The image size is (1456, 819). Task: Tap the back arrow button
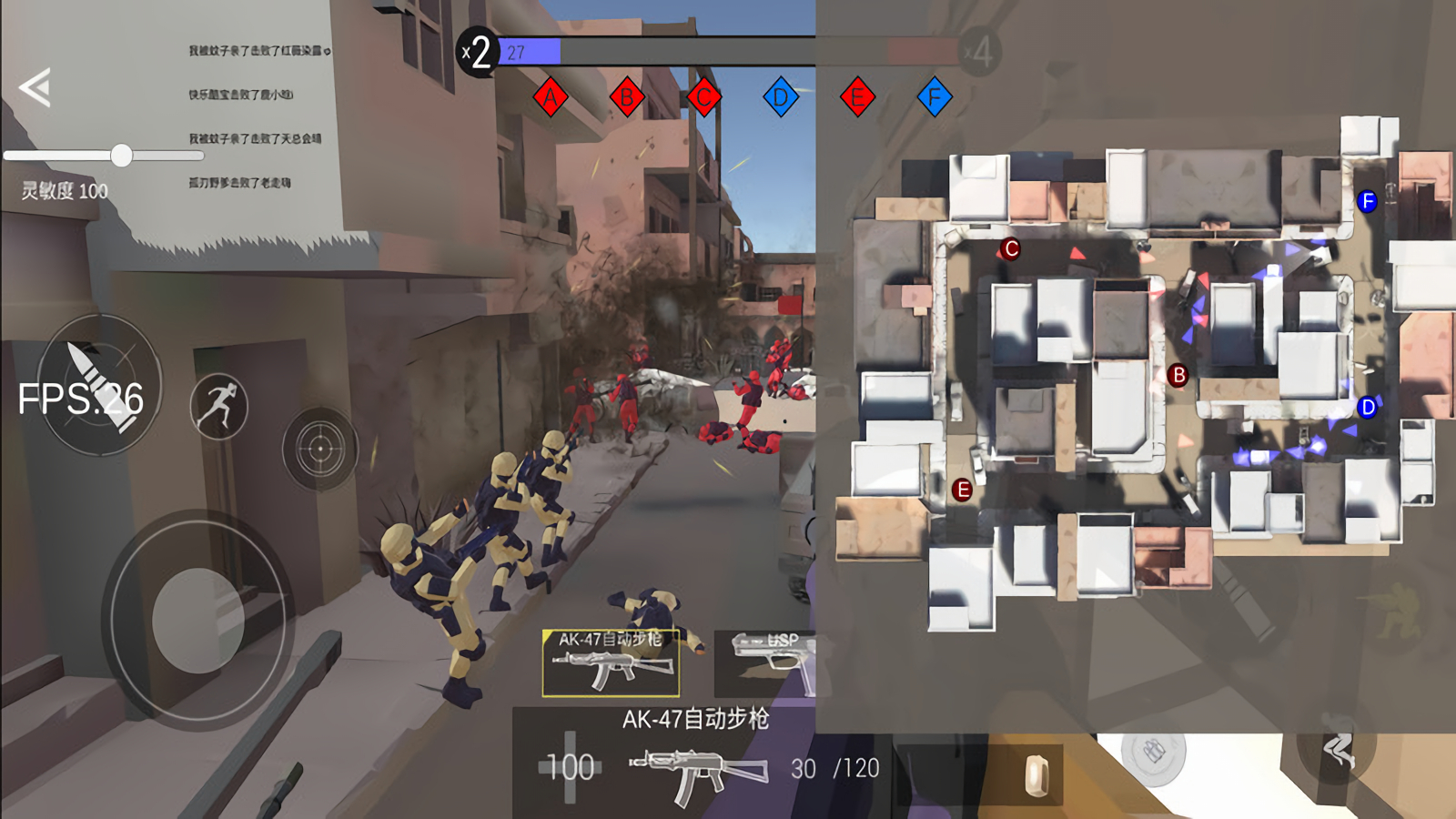(x=35, y=88)
